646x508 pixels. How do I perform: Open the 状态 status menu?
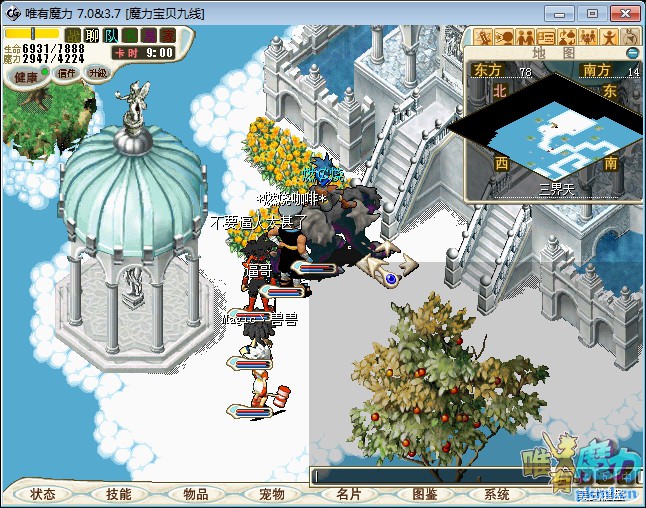(43, 494)
